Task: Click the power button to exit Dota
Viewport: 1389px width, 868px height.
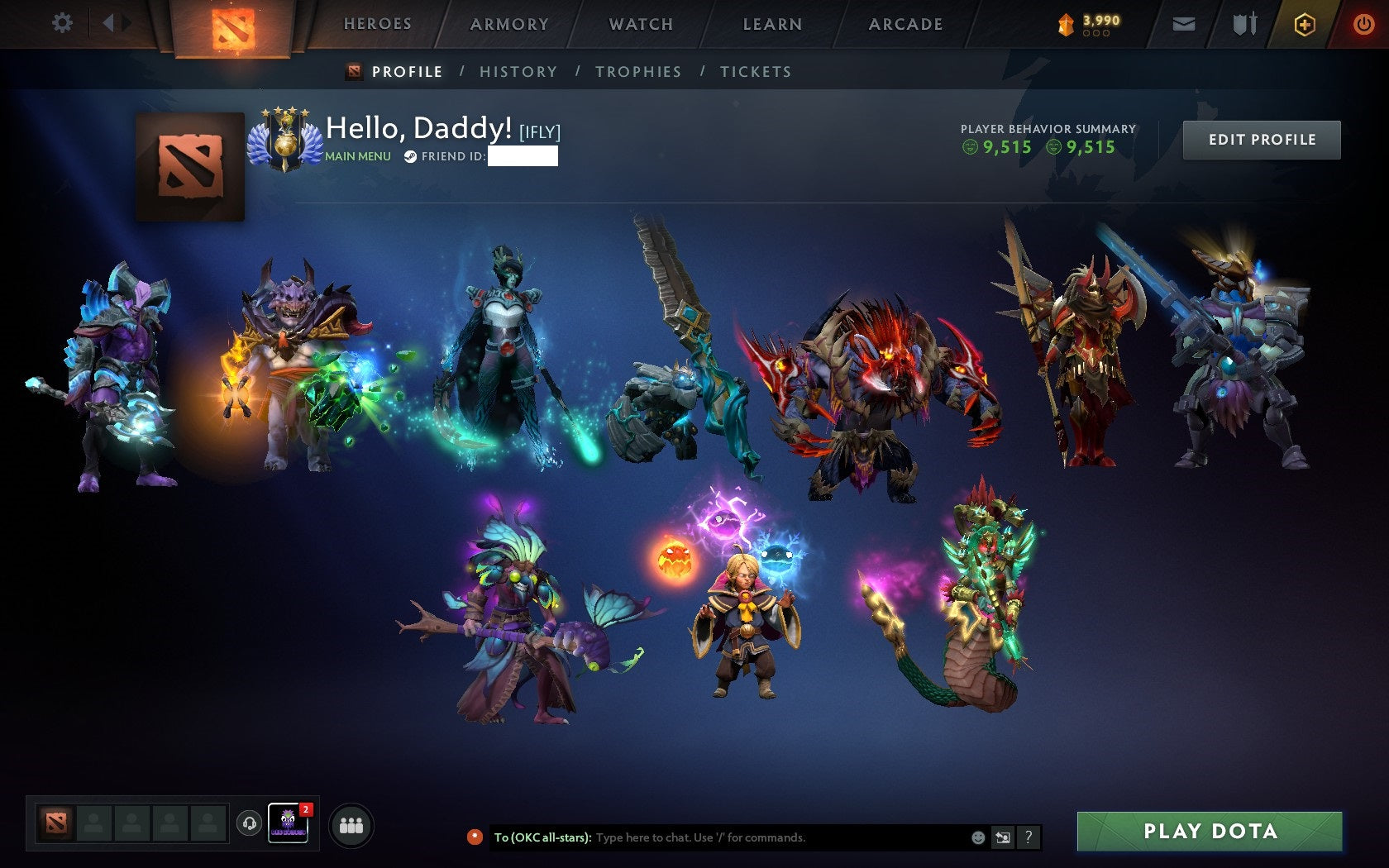Action: (x=1363, y=24)
